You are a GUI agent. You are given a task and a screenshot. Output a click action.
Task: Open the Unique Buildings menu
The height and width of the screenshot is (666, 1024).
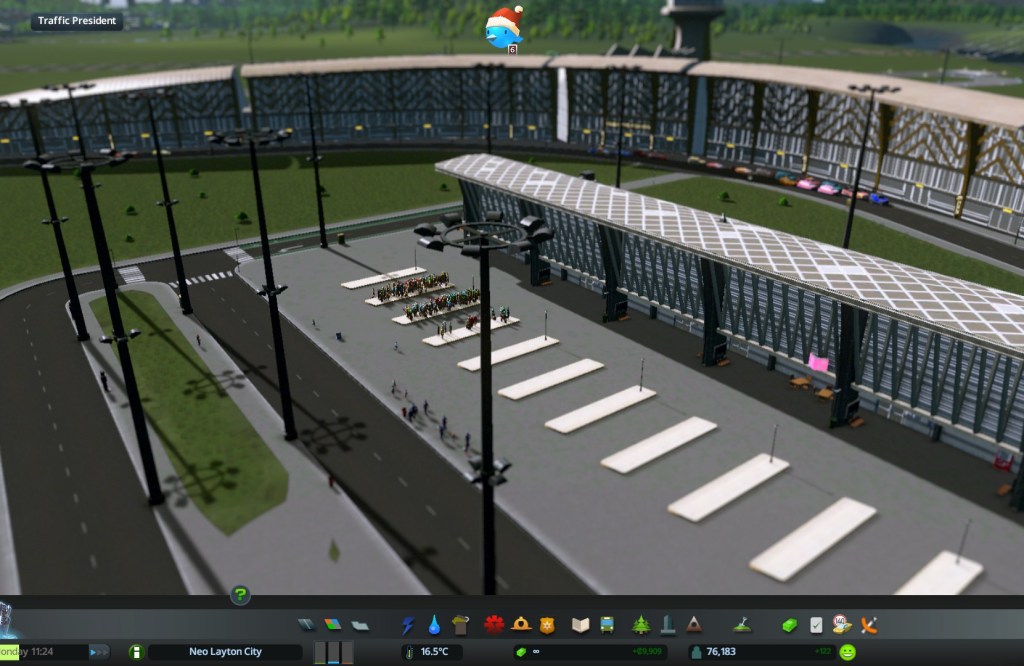coord(667,625)
